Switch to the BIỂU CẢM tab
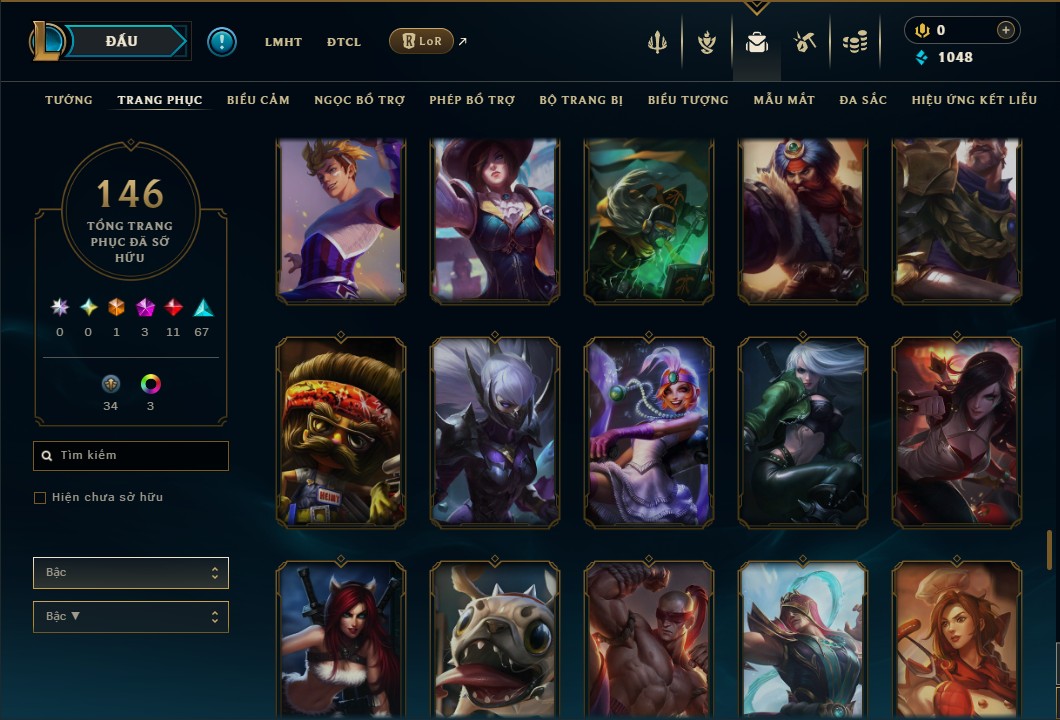The width and height of the screenshot is (1060, 720). (258, 100)
